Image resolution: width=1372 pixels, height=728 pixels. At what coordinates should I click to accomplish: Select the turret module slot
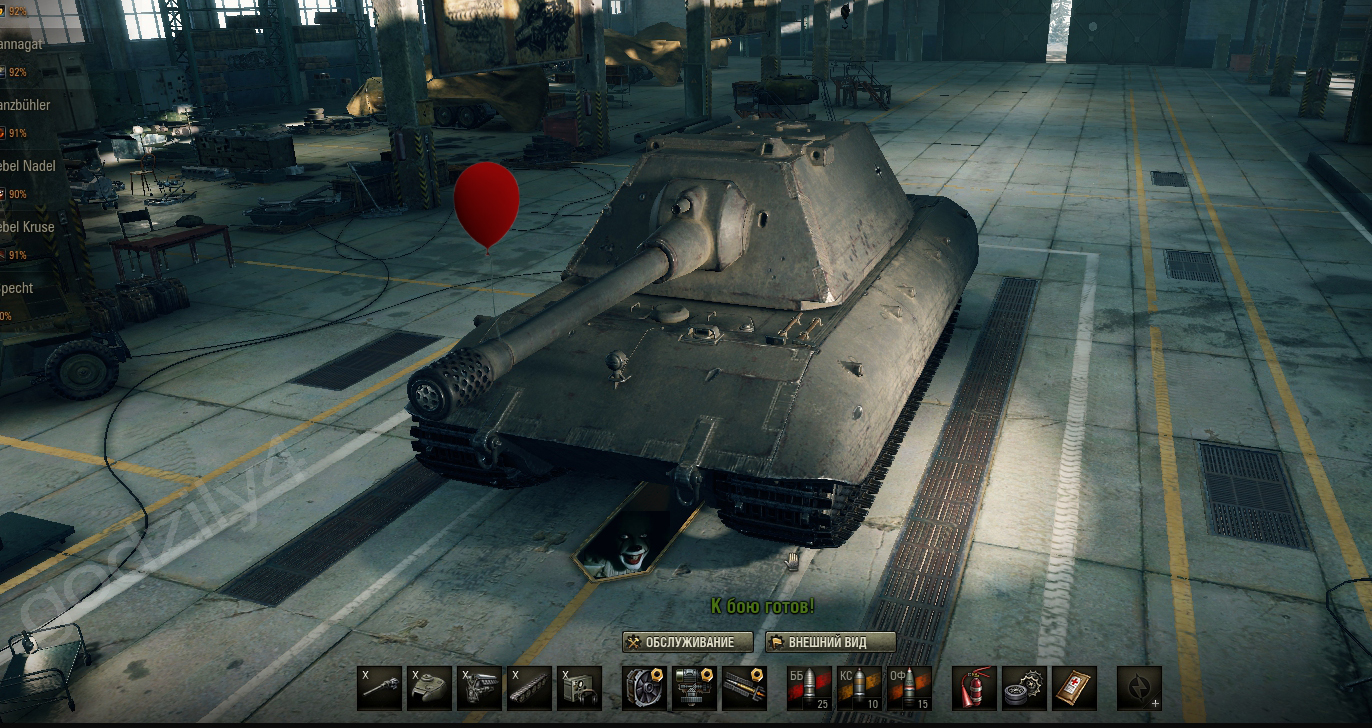(429, 688)
